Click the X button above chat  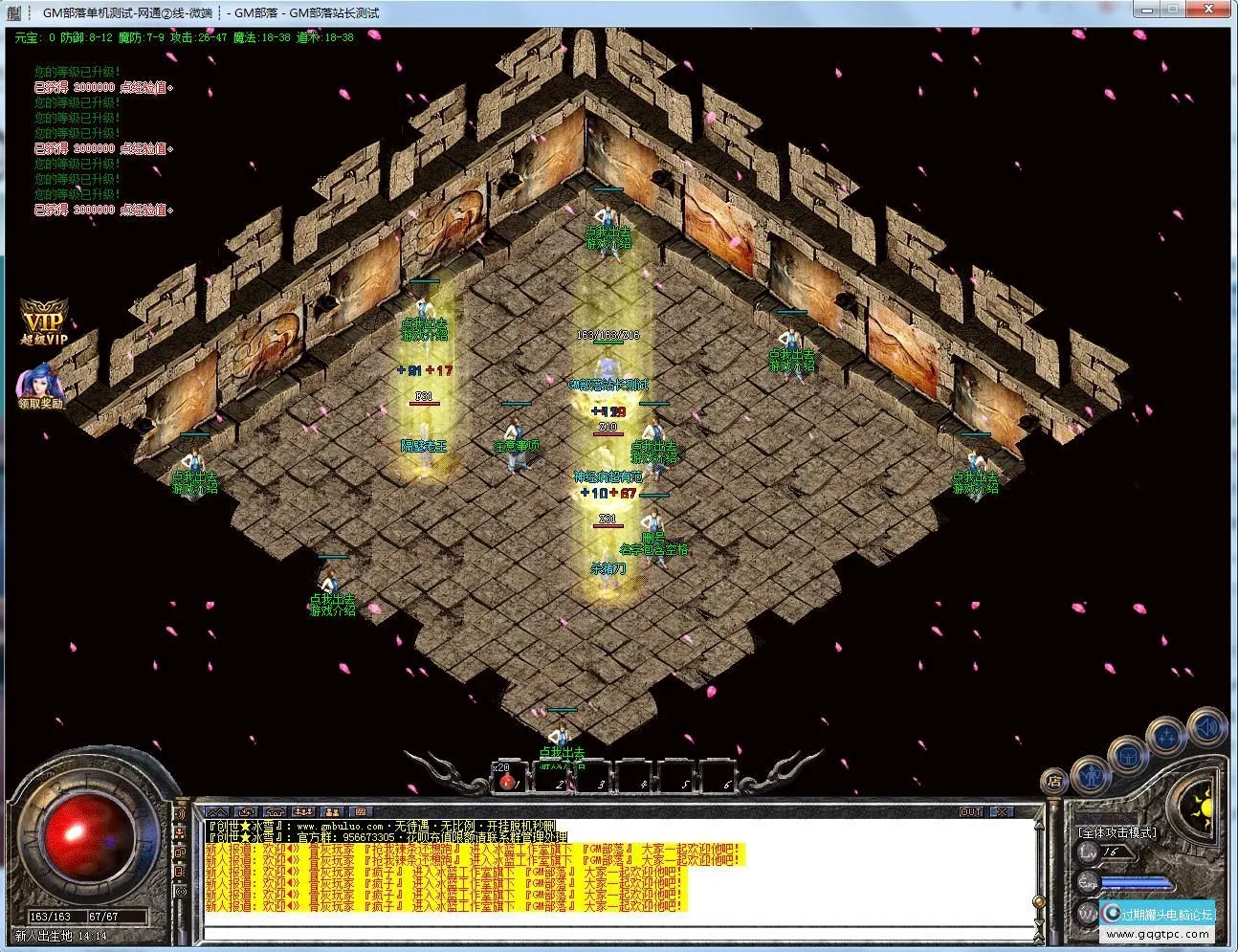[x=1002, y=812]
